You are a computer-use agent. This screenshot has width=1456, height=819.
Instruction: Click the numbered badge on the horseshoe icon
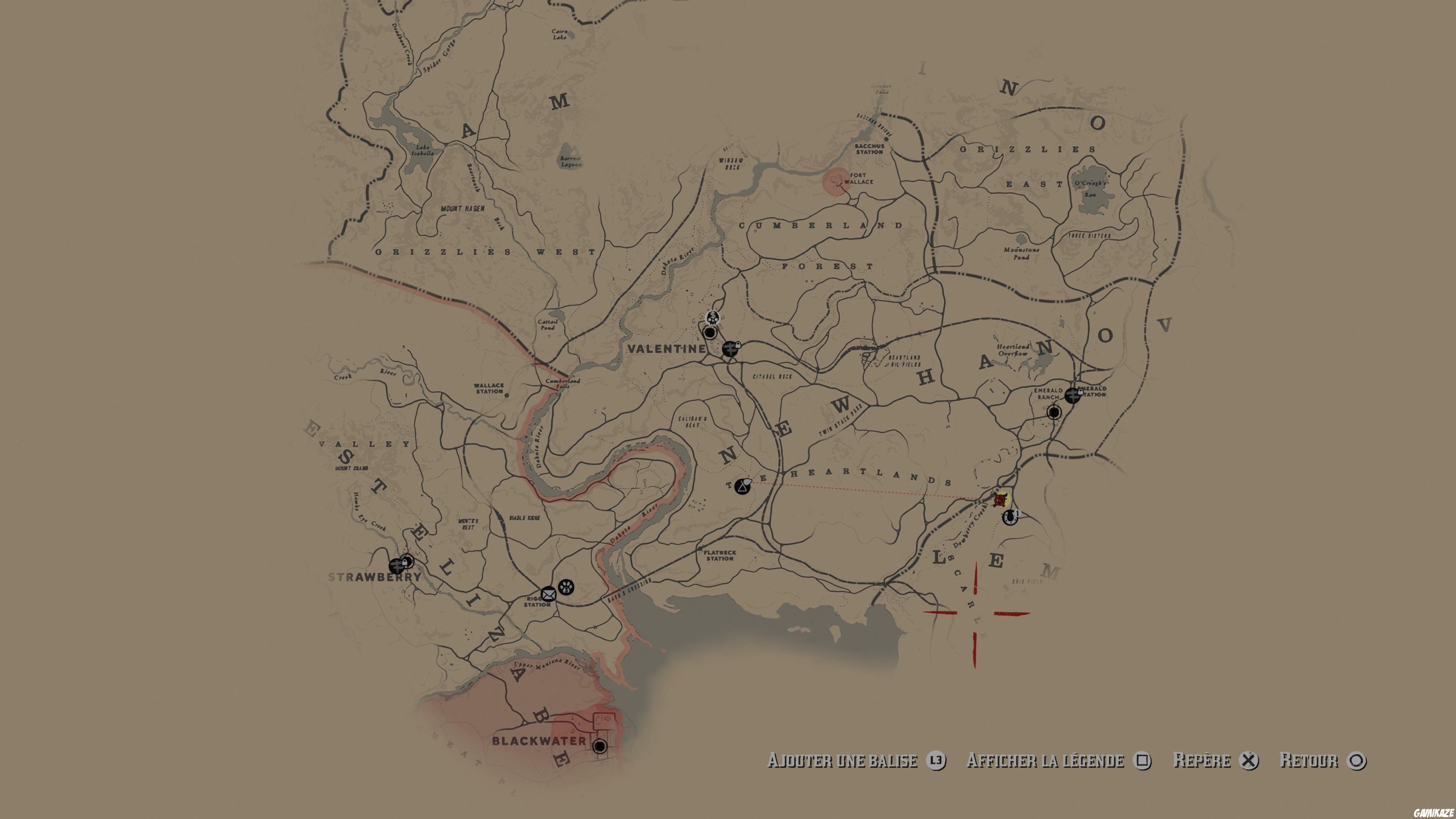1017,514
